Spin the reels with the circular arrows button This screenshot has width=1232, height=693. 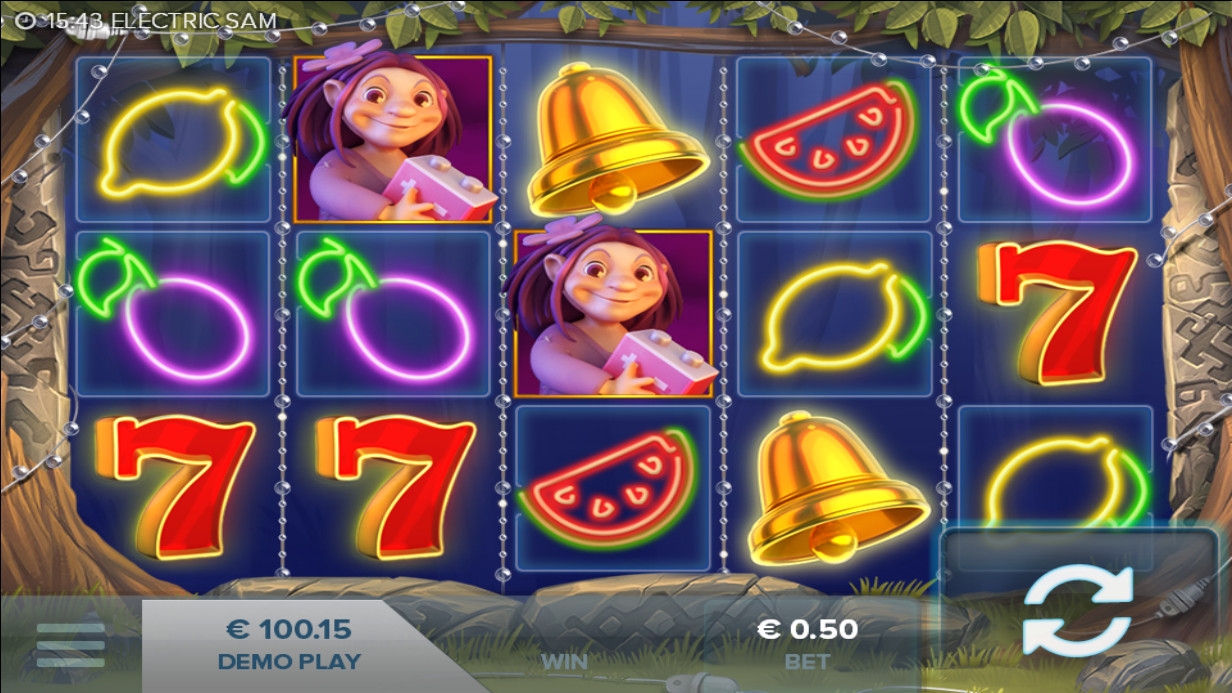(1077, 610)
